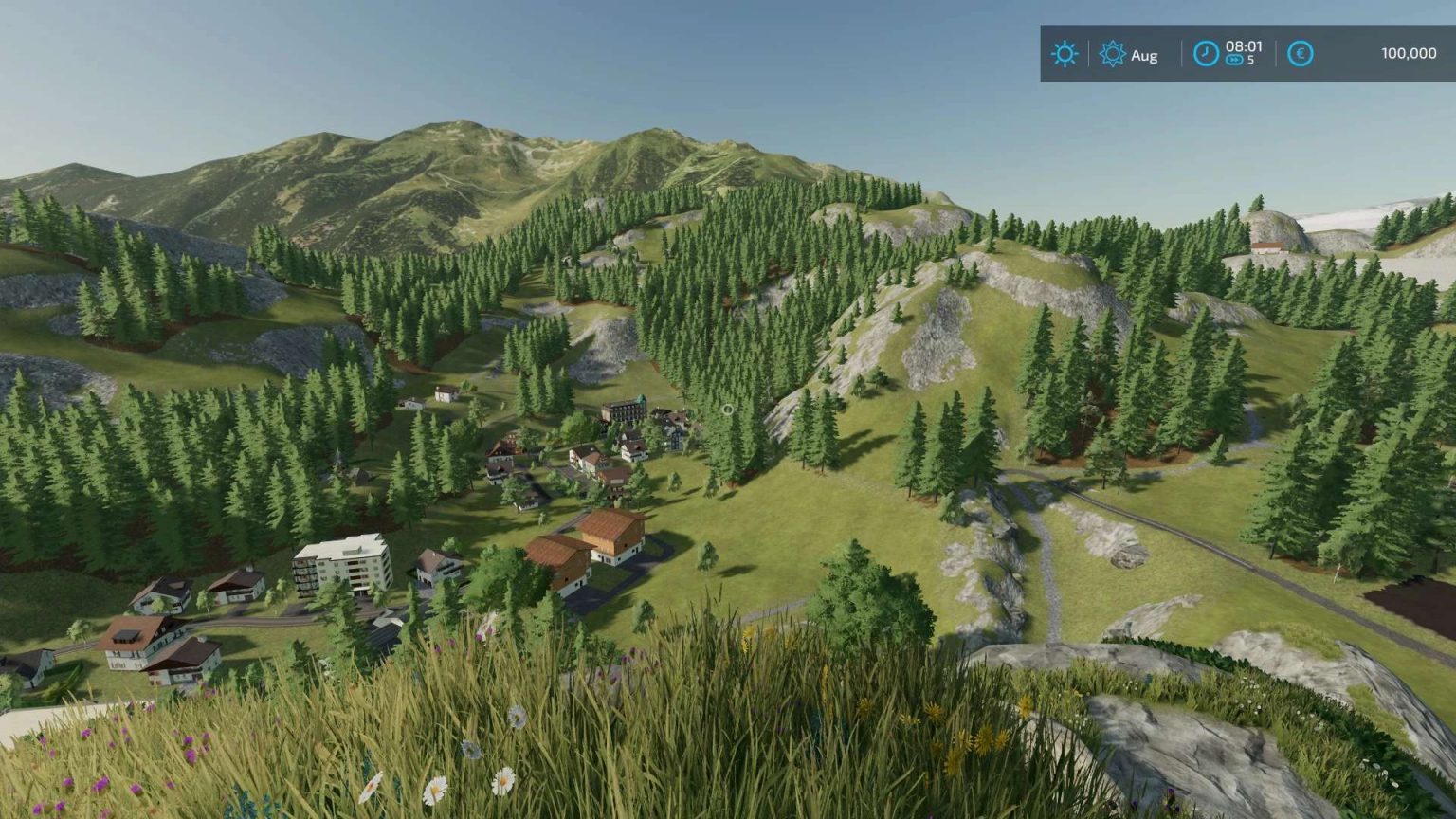This screenshot has width=1456, height=819.
Task: Click the sun icon farthest left in the HUD
Action: click(1065, 53)
